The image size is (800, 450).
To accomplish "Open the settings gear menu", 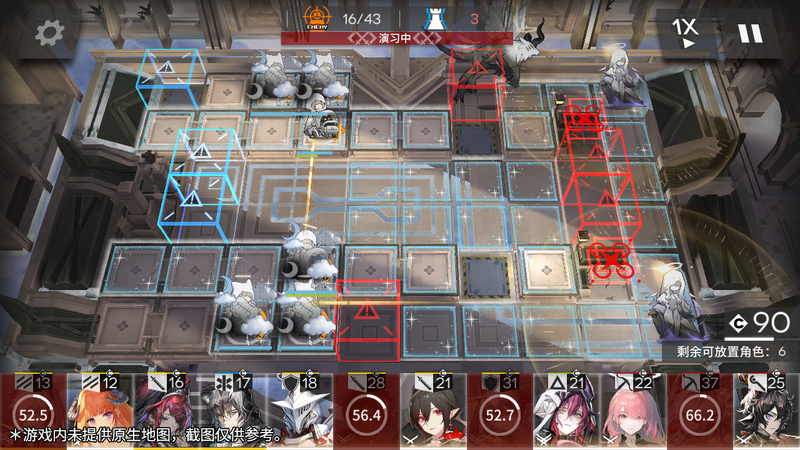I will 45,33.
